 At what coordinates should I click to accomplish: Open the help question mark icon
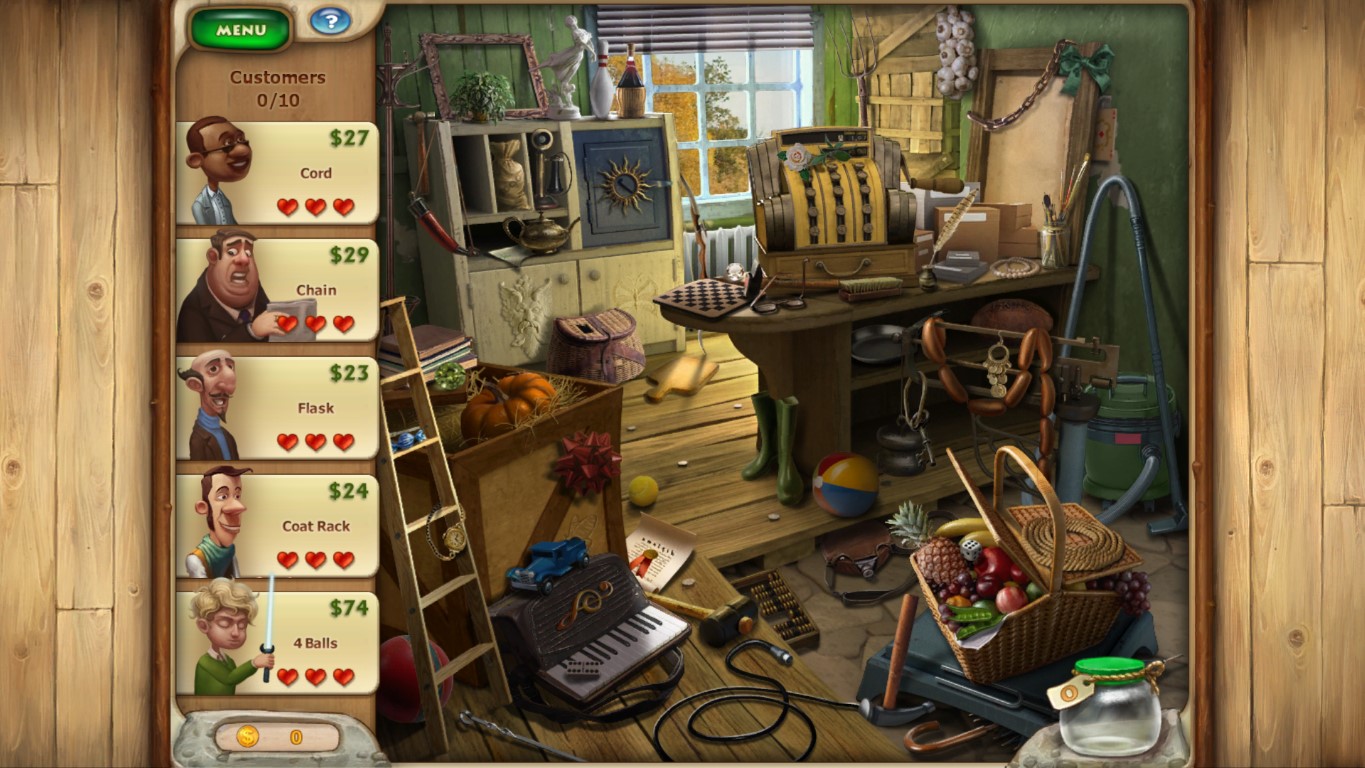tap(330, 22)
